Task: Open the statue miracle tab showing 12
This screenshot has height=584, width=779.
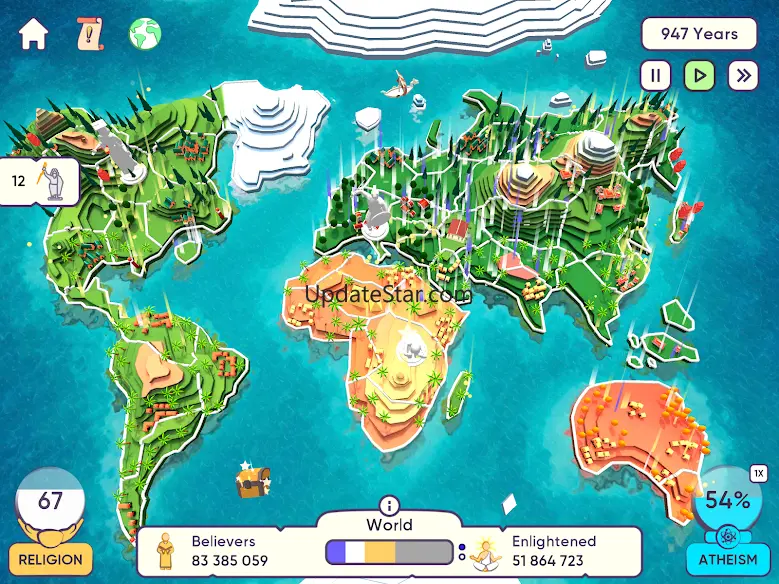Action: click(x=40, y=182)
